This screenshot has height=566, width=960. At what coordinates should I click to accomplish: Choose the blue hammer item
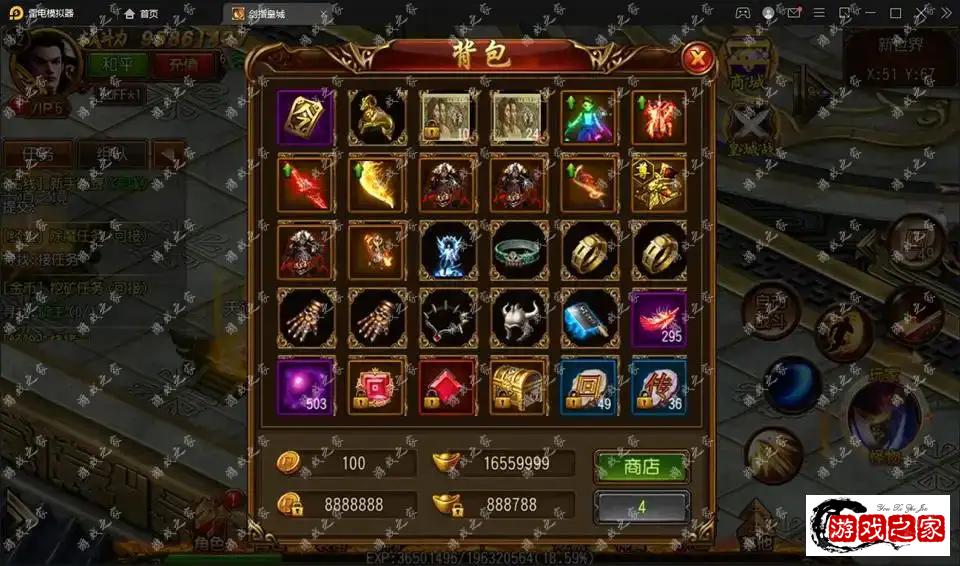588,318
